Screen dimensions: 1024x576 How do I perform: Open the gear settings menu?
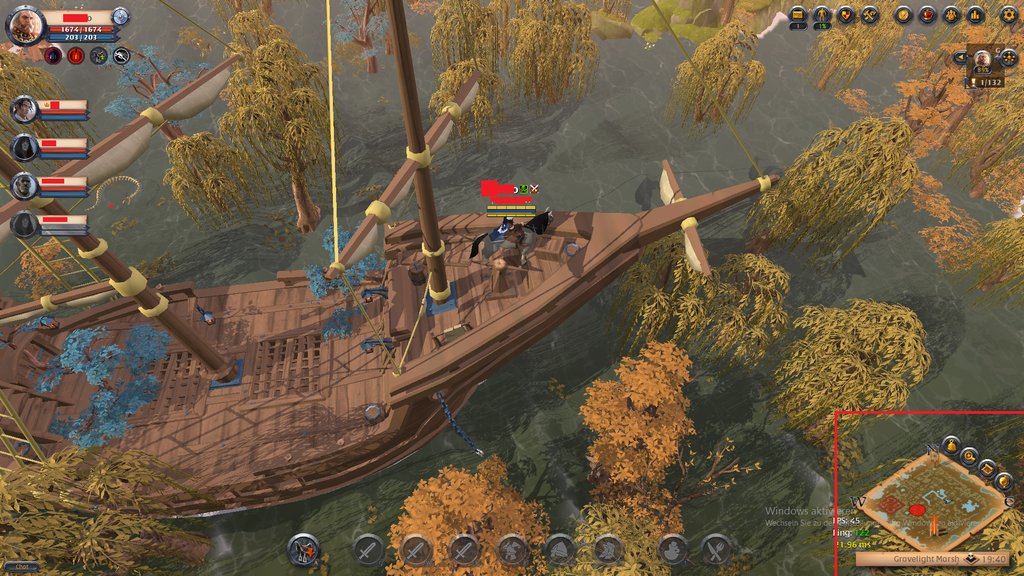pyautogui.click(x=1008, y=14)
